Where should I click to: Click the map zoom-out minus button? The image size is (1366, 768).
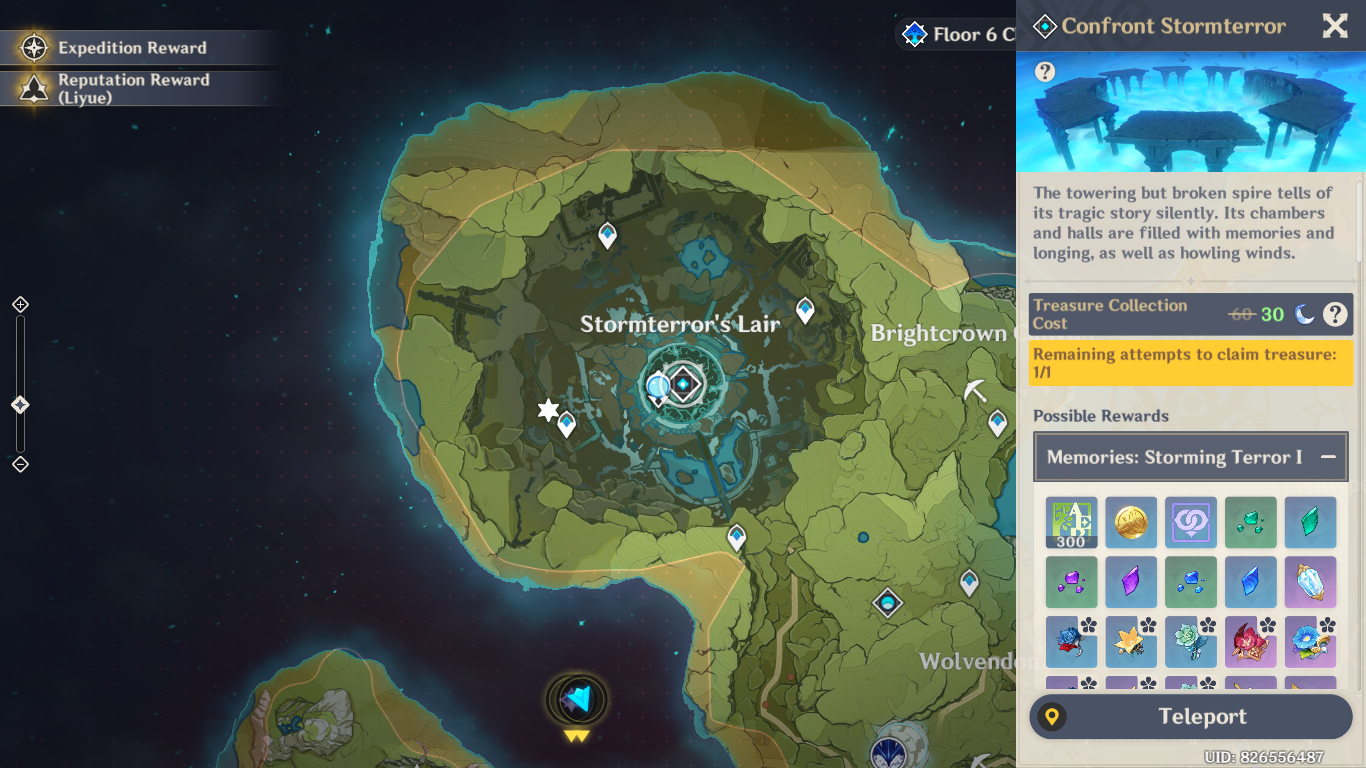pyautogui.click(x=20, y=464)
